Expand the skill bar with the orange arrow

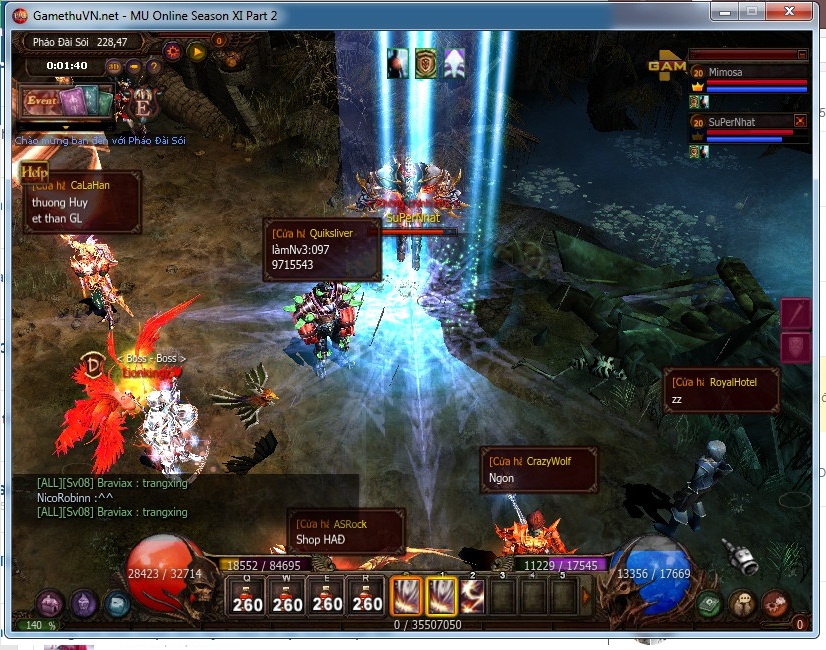pos(586,598)
